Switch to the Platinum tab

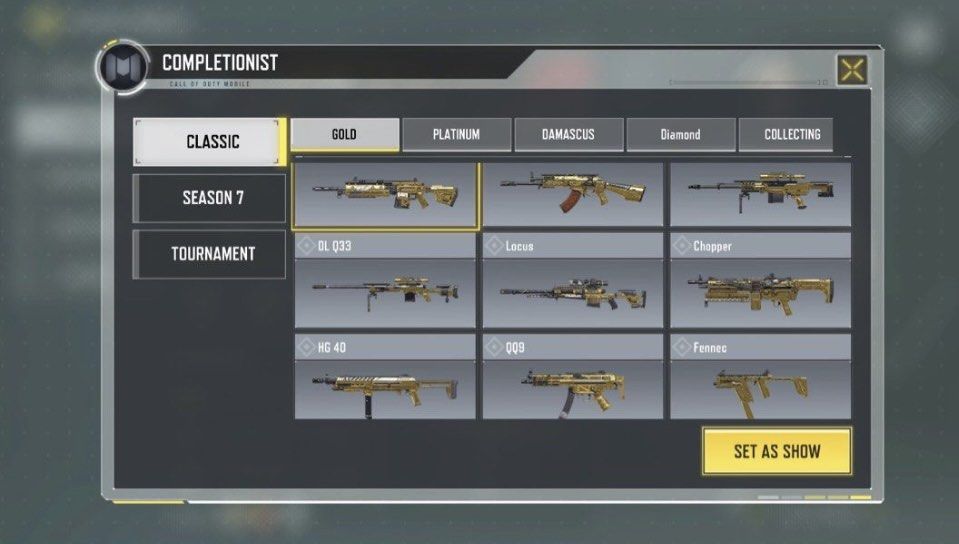click(456, 135)
